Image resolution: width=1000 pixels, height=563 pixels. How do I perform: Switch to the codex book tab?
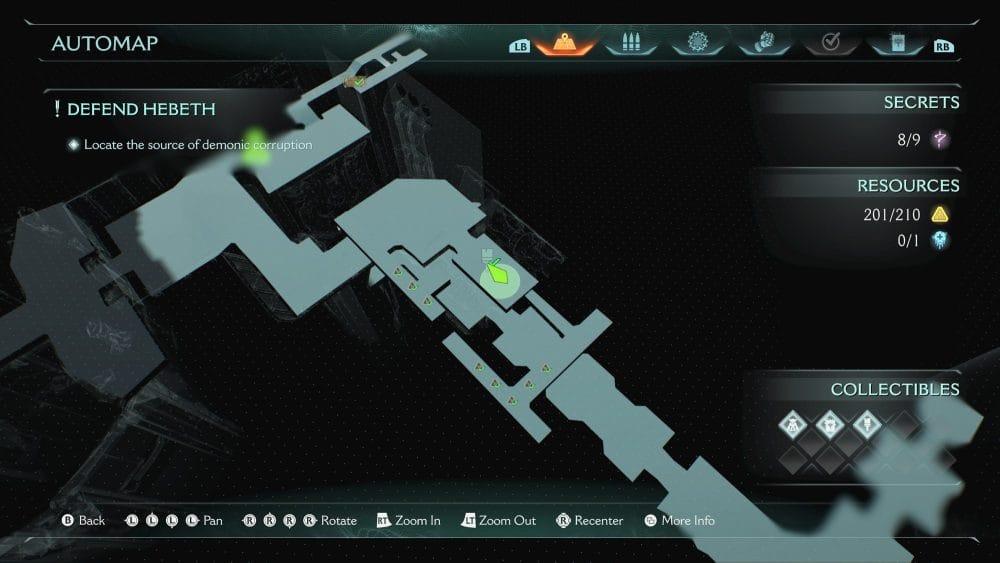[895, 43]
